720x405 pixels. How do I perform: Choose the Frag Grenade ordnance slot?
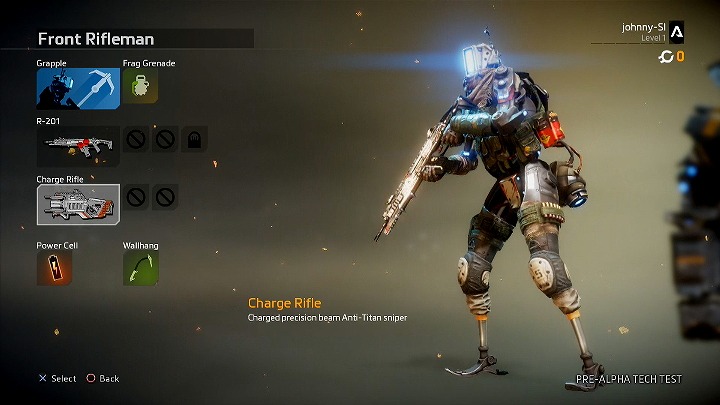tap(140, 88)
